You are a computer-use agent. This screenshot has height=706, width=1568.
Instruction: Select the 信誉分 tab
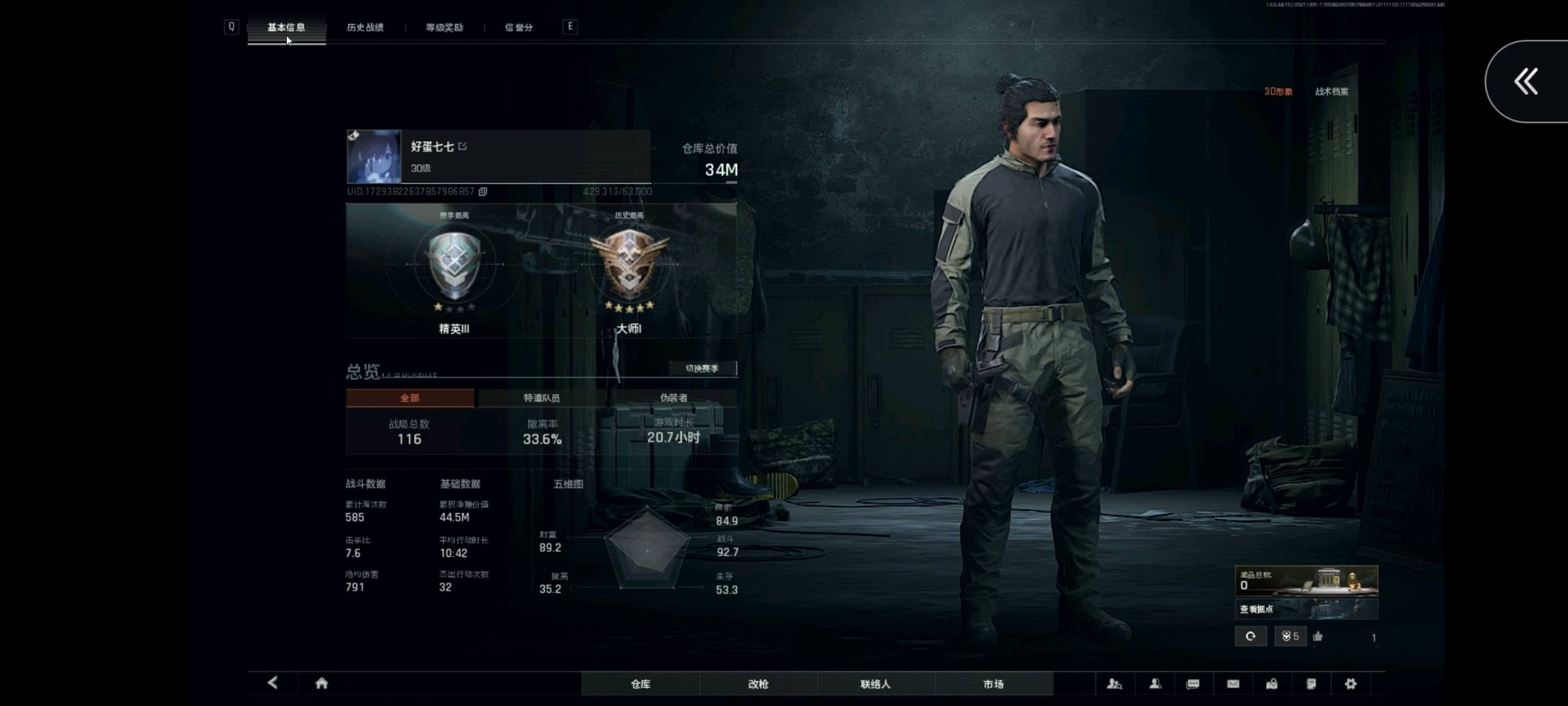(x=519, y=27)
